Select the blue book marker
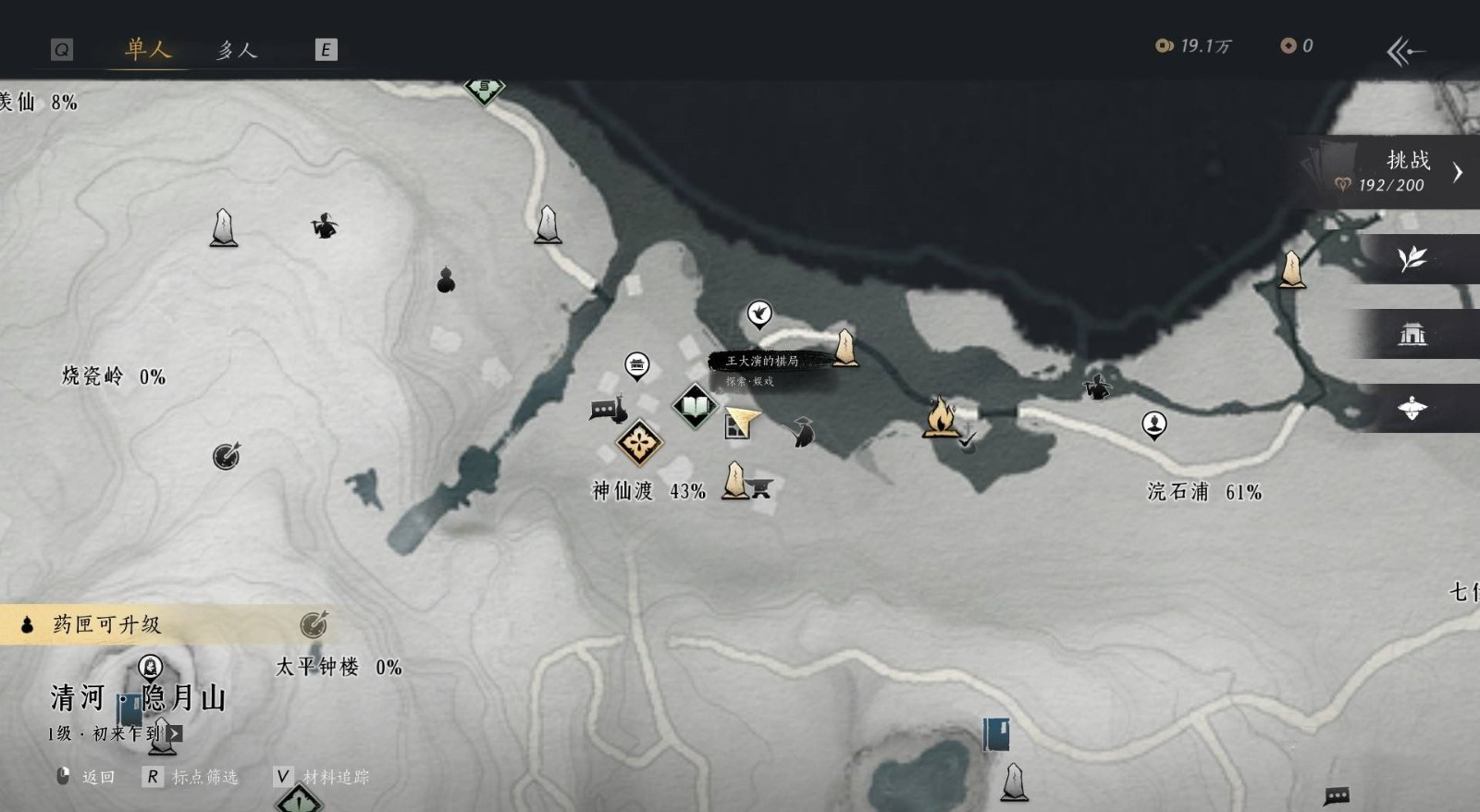The height and width of the screenshot is (812, 1480). point(995,734)
